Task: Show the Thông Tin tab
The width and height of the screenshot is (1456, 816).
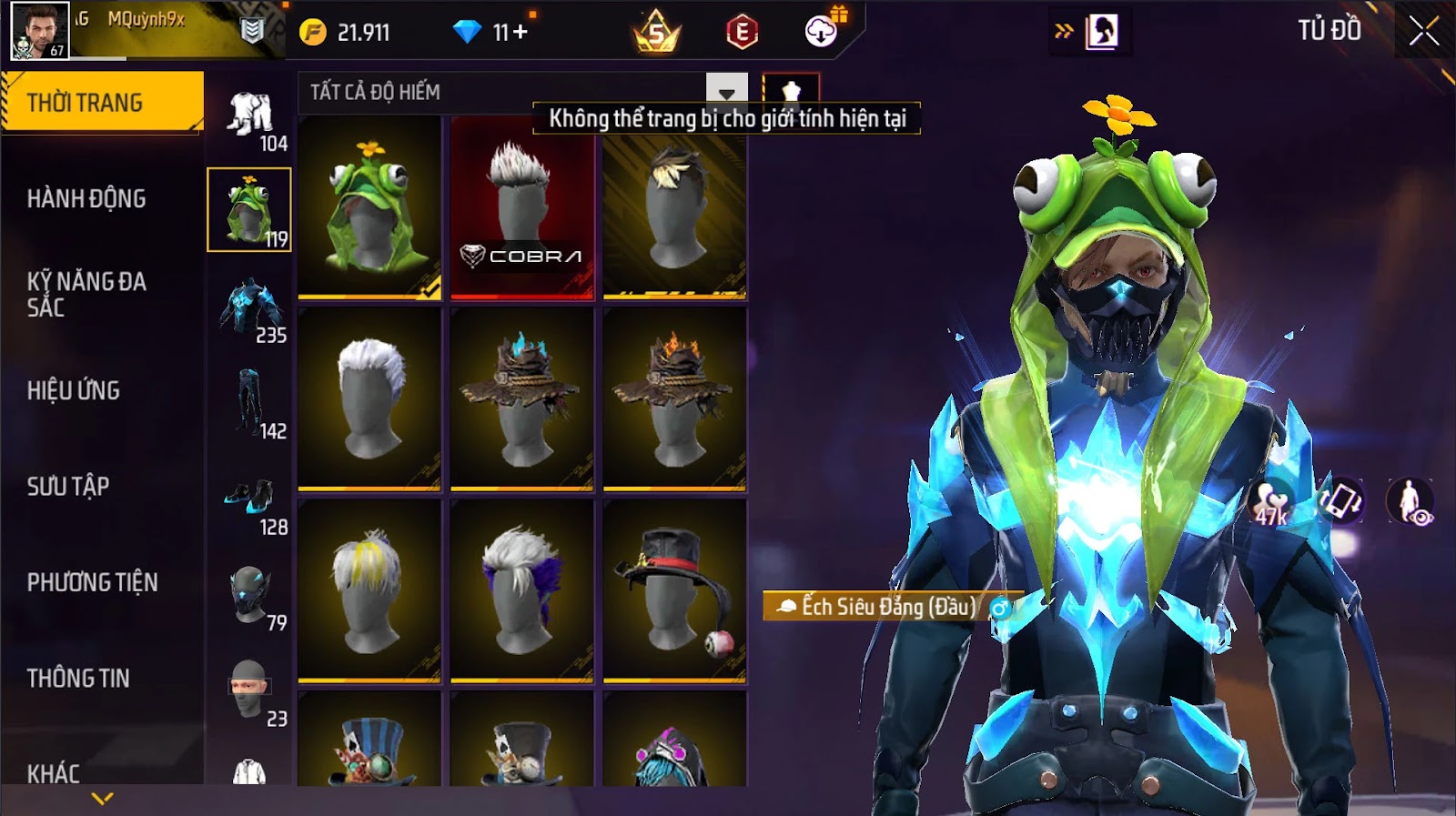Action: 78,678
